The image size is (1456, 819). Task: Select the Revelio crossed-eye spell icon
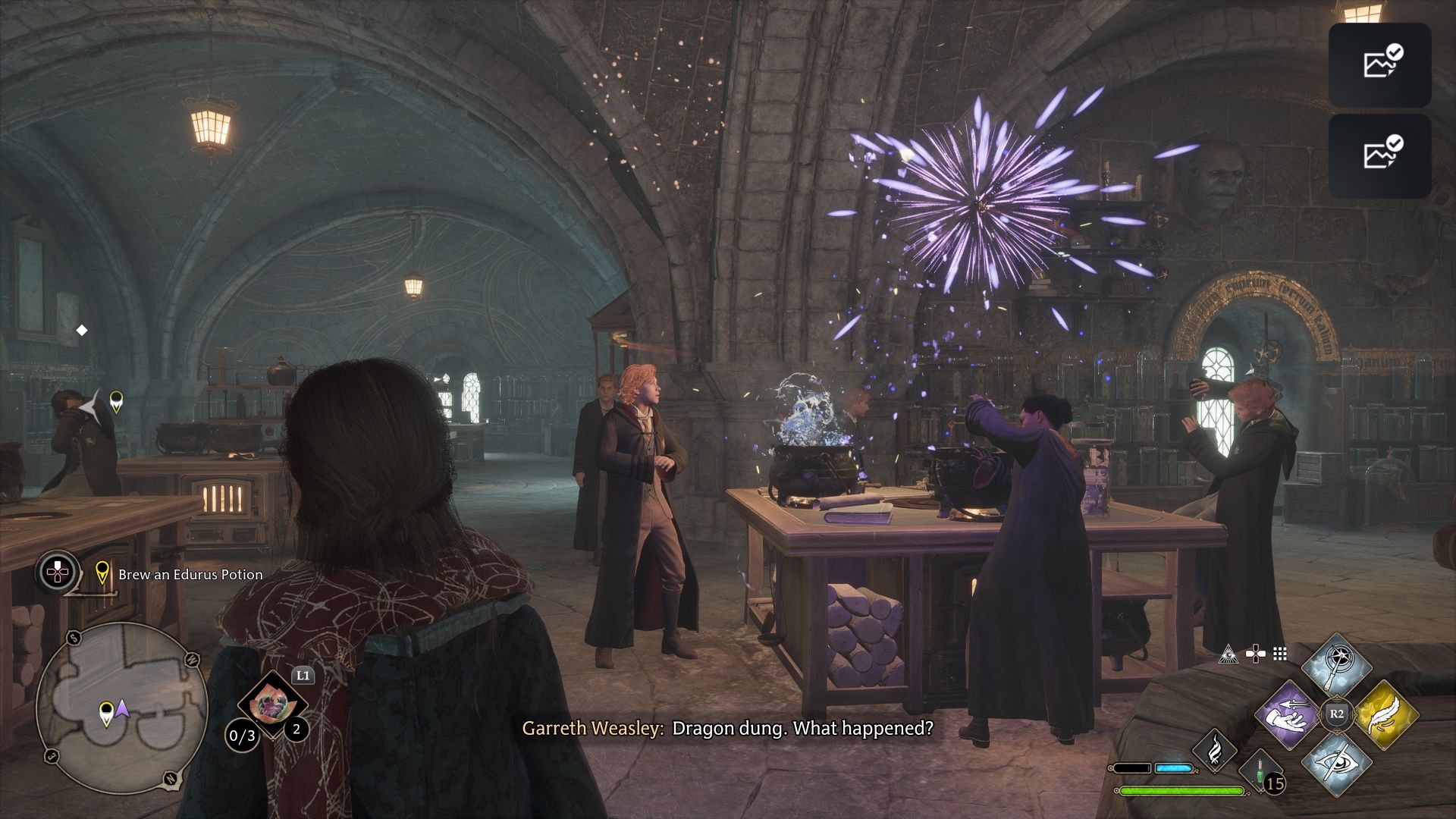[1337, 764]
